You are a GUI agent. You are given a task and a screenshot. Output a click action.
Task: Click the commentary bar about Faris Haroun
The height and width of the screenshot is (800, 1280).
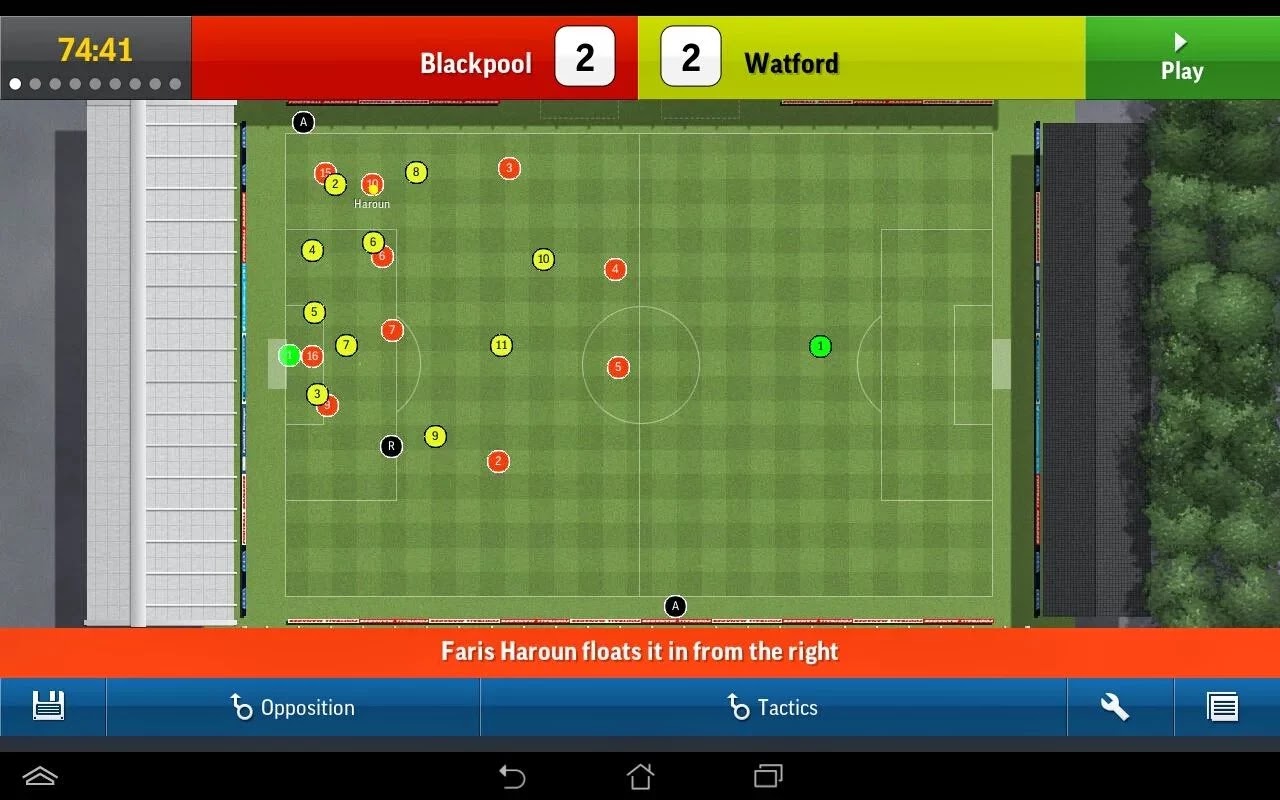pyautogui.click(x=640, y=652)
